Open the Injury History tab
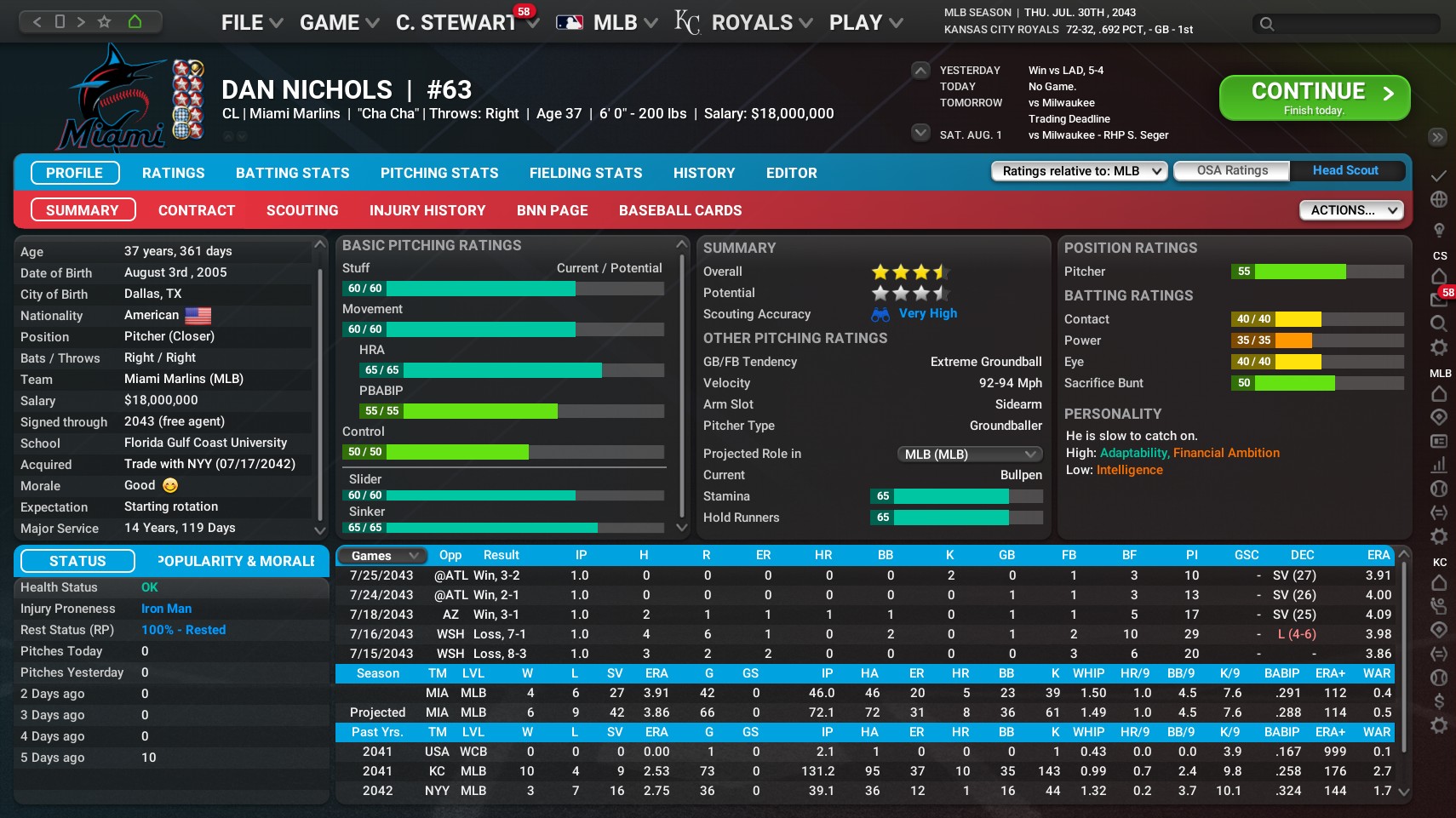This screenshot has height=818, width=1456. tap(427, 210)
